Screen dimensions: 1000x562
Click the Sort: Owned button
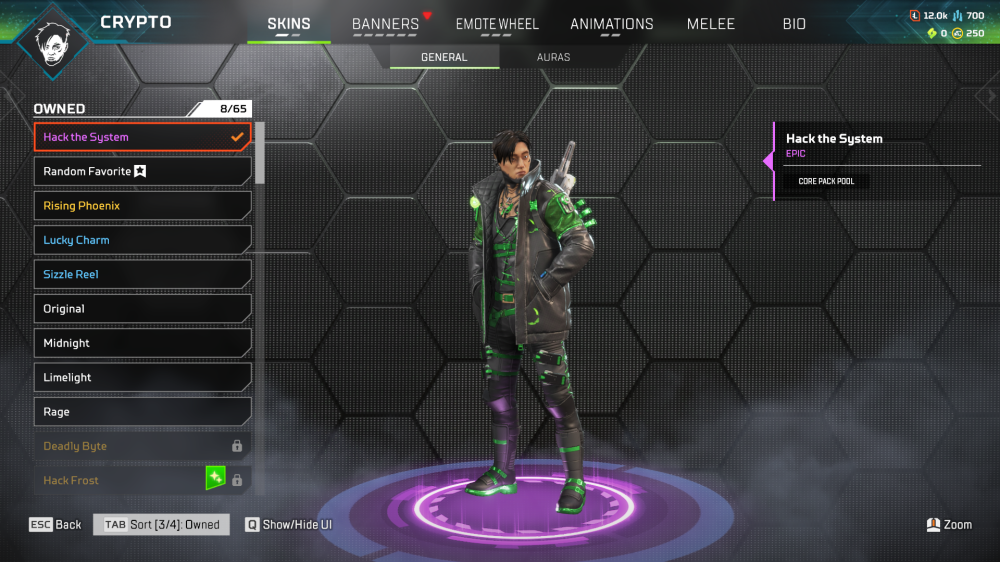[162, 525]
